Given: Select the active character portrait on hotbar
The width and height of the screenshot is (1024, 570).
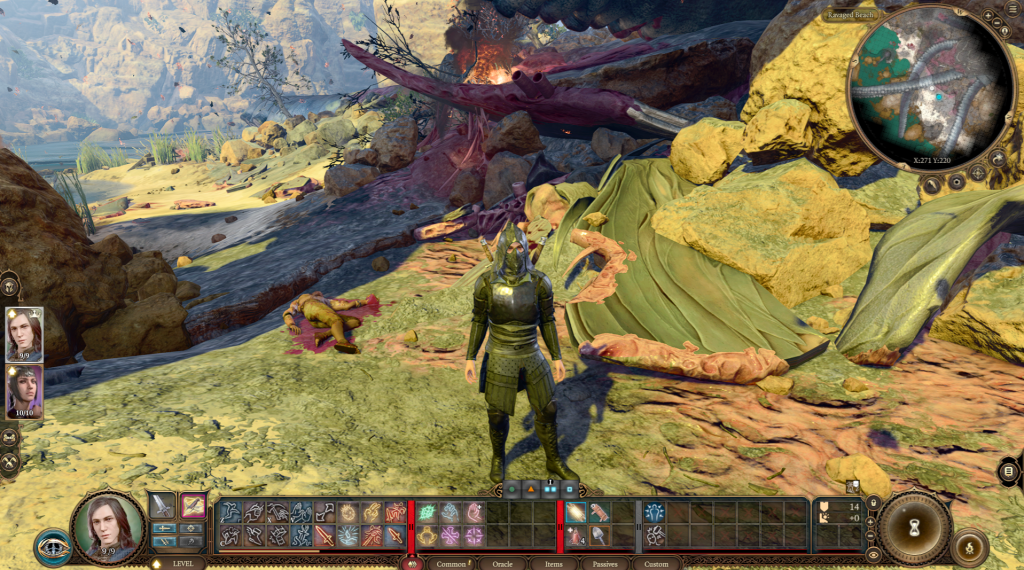Looking at the screenshot, I should pyautogui.click(x=108, y=527).
